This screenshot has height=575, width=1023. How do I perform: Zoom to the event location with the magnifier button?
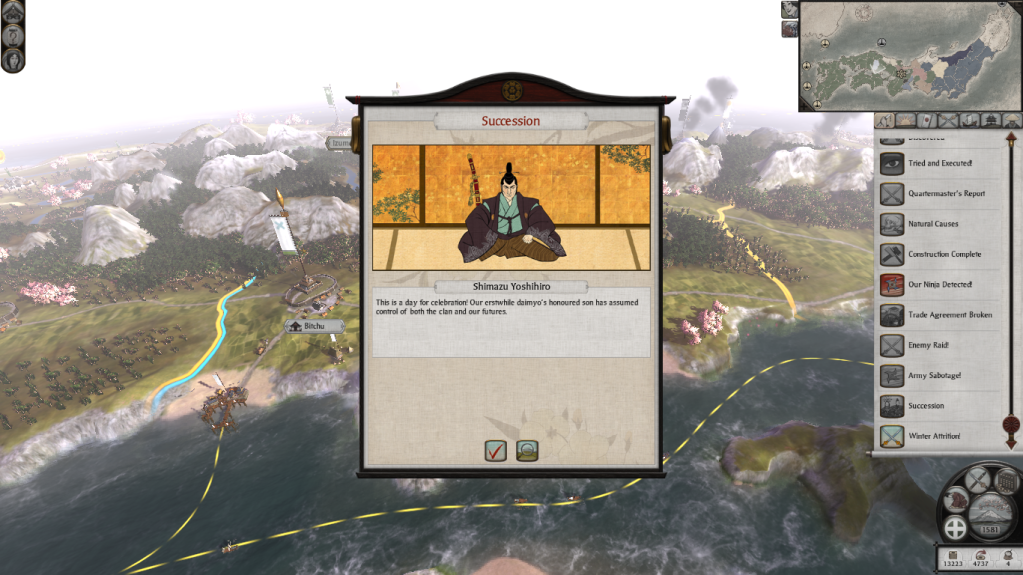click(x=527, y=451)
